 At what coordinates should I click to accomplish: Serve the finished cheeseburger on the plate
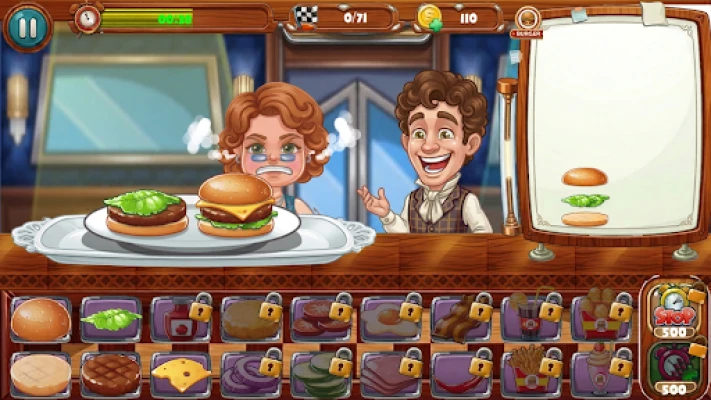(236, 204)
